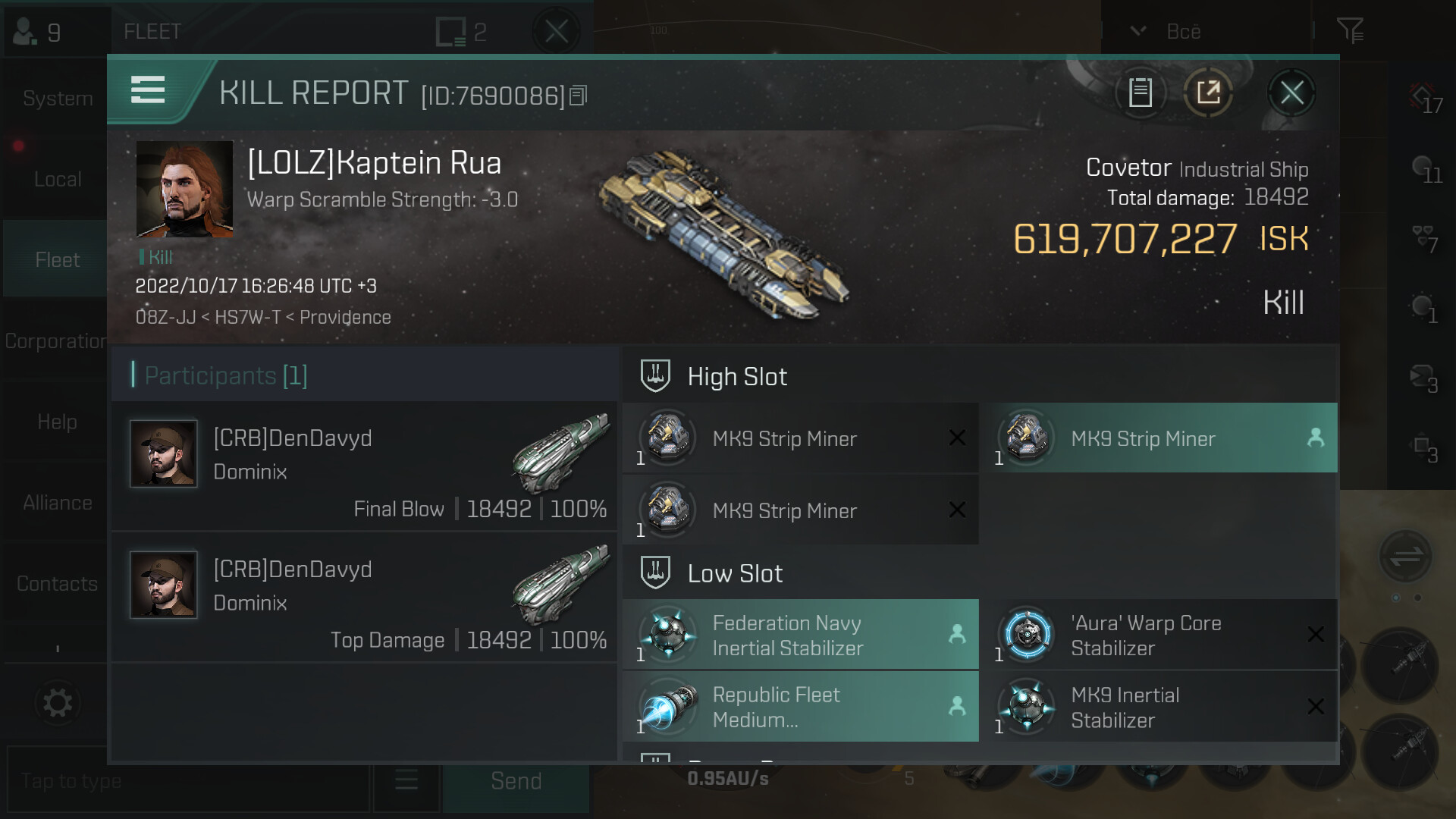Open the System chat channel

point(57,99)
